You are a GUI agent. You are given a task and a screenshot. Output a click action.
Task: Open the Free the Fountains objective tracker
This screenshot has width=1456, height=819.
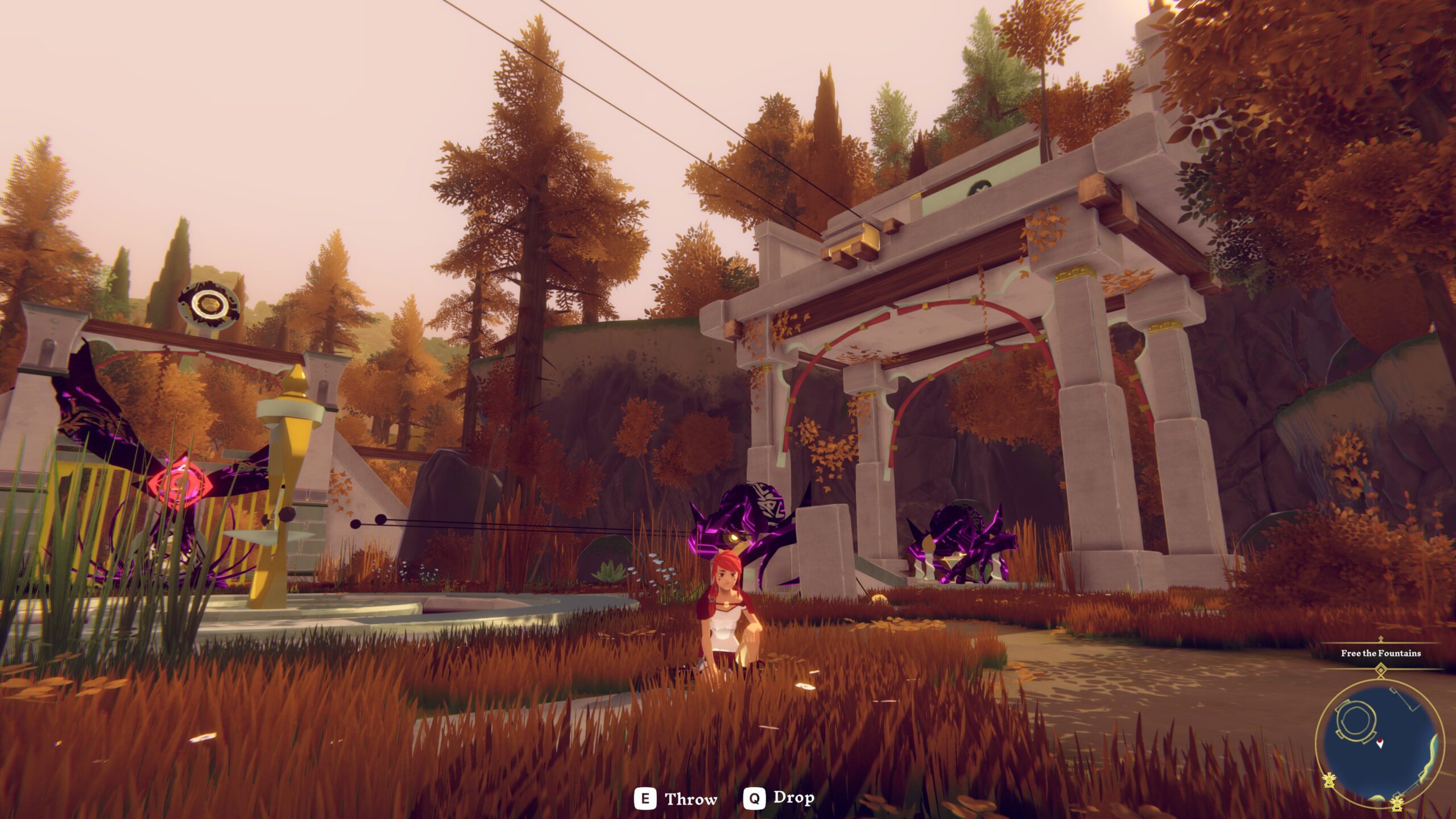pyautogui.click(x=1380, y=653)
